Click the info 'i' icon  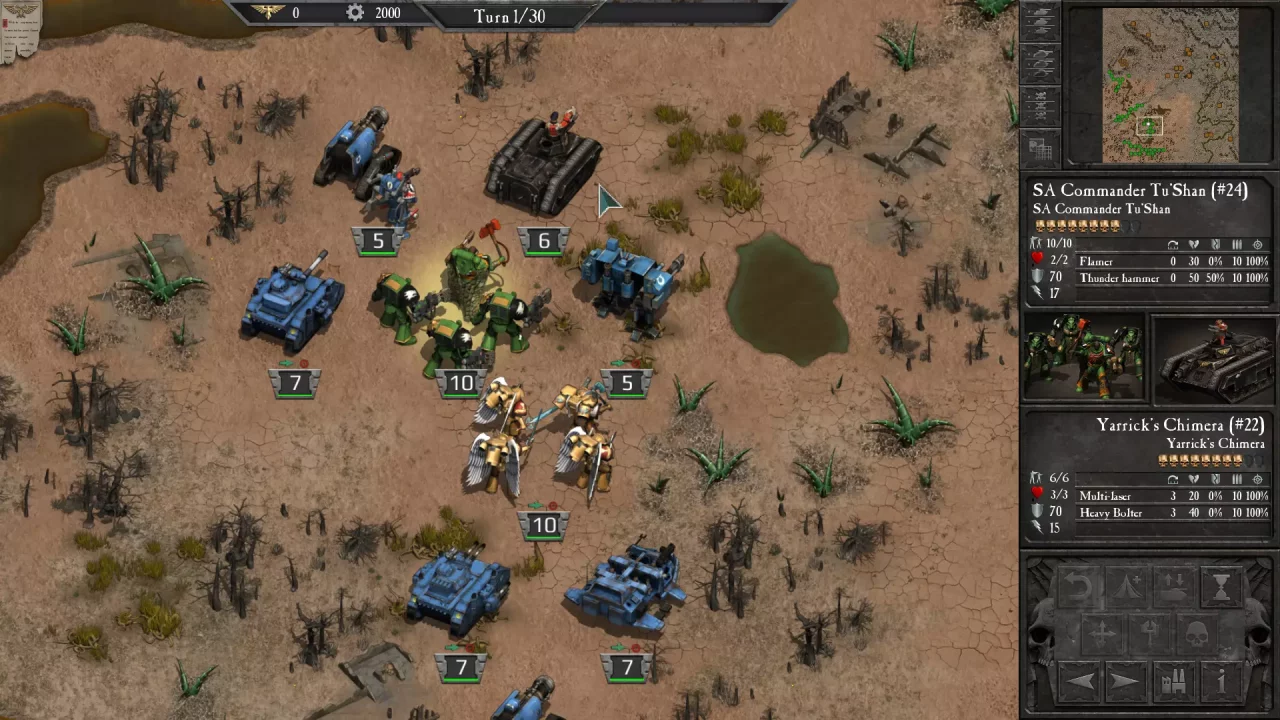(1220, 681)
